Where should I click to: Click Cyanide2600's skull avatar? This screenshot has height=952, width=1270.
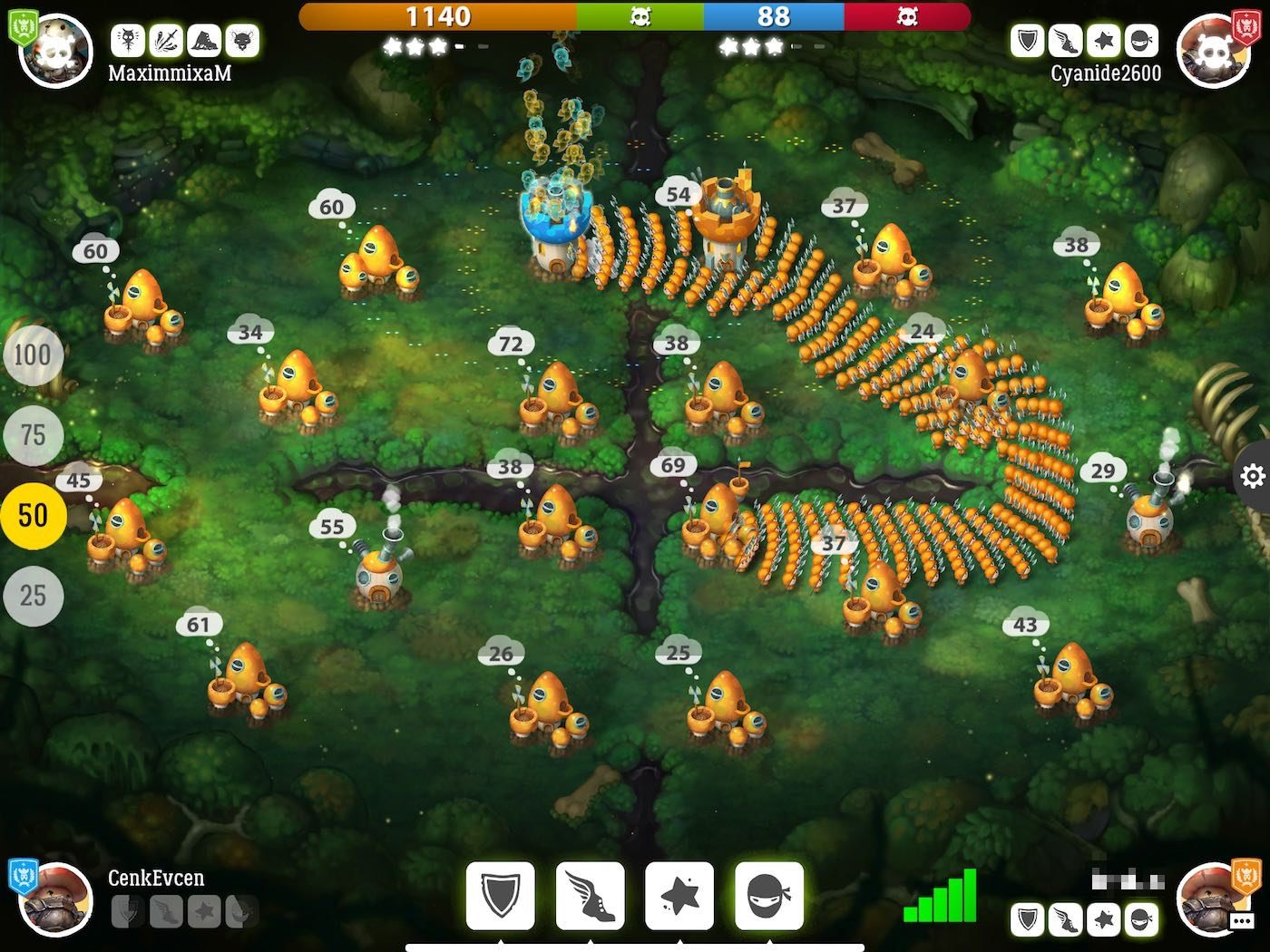click(x=1214, y=50)
